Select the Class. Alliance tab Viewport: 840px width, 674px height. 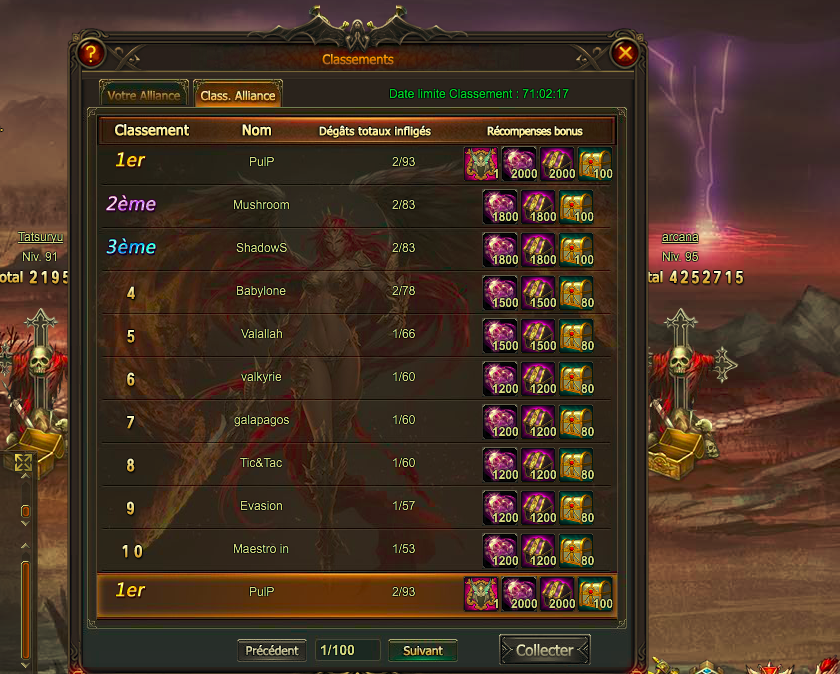(x=238, y=95)
